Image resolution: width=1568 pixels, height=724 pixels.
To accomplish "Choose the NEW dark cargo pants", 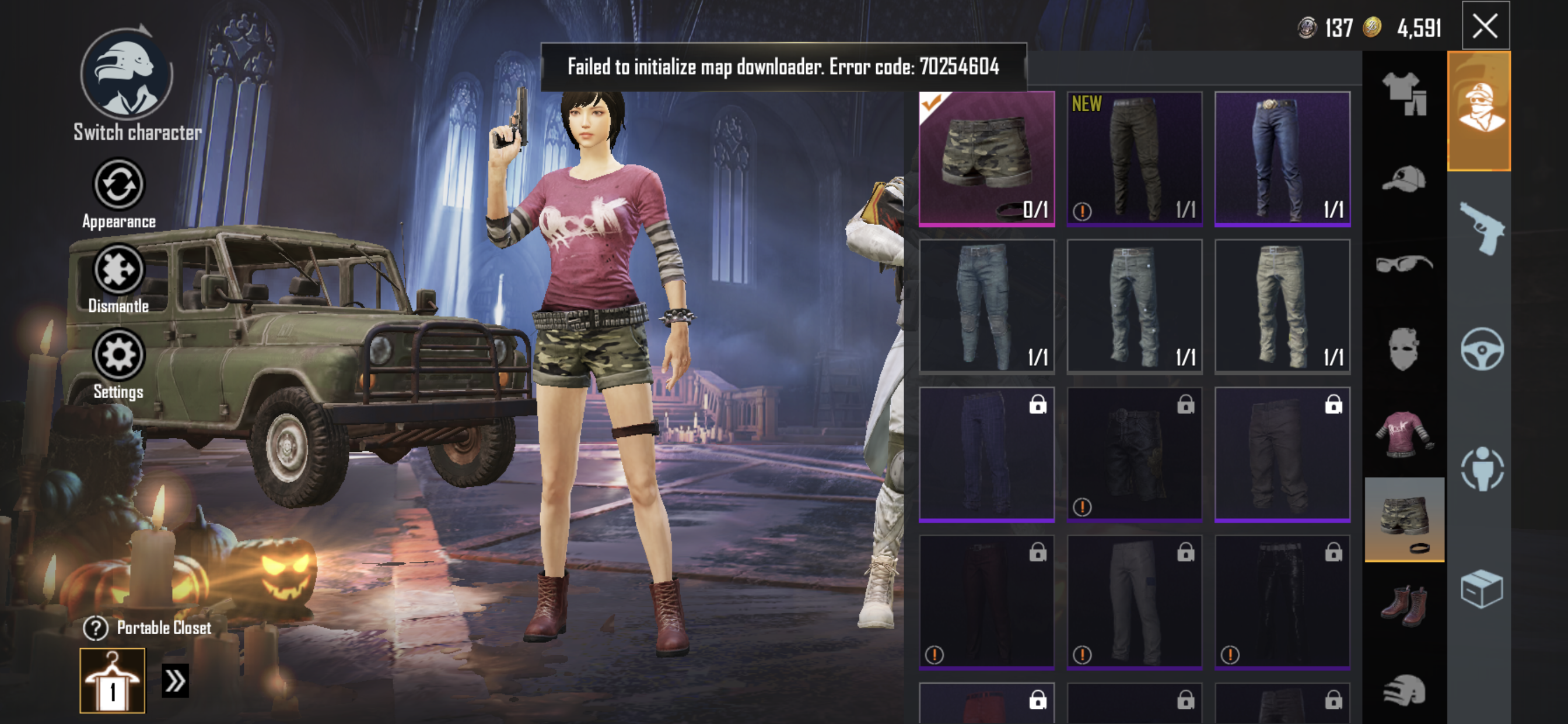I will 1134,159.
